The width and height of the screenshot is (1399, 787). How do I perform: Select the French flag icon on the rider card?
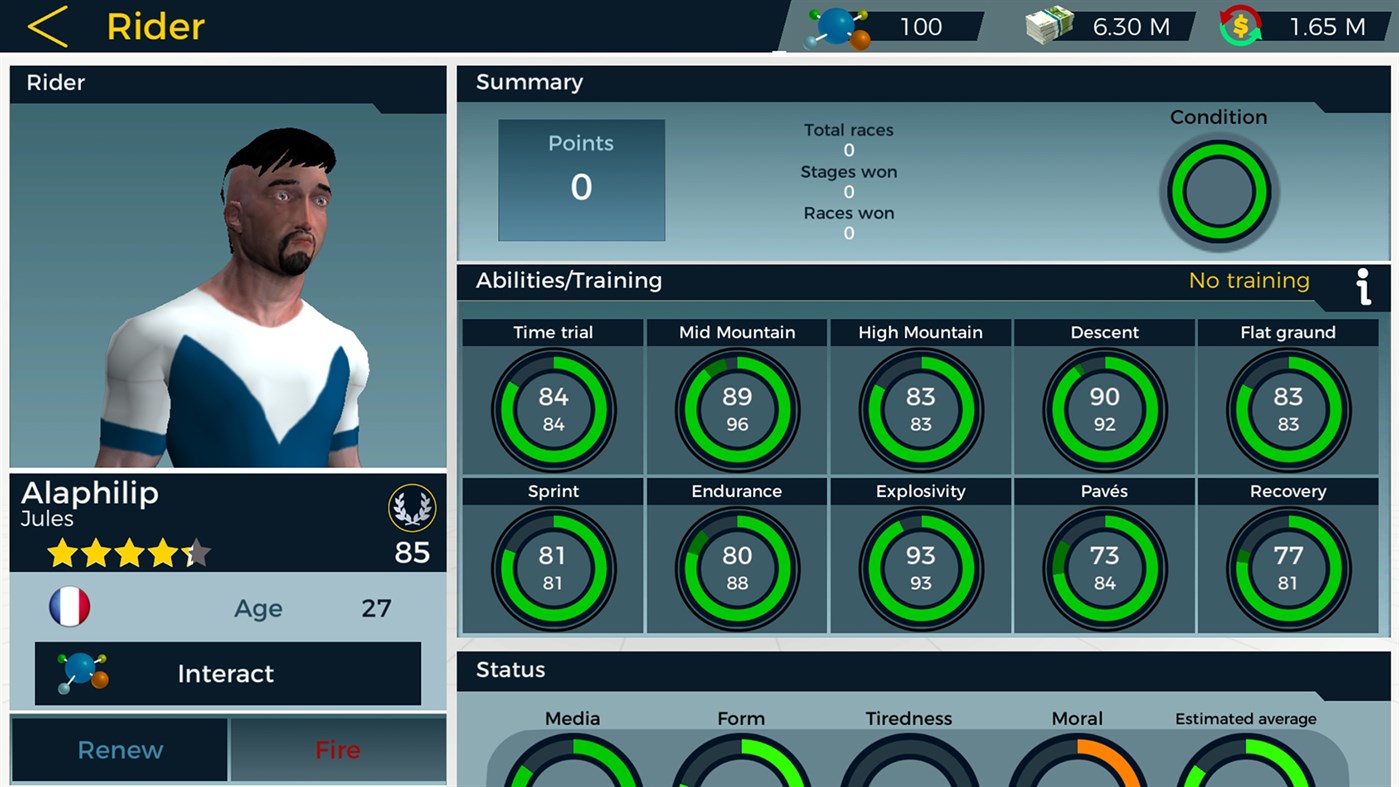click(68, 606)
